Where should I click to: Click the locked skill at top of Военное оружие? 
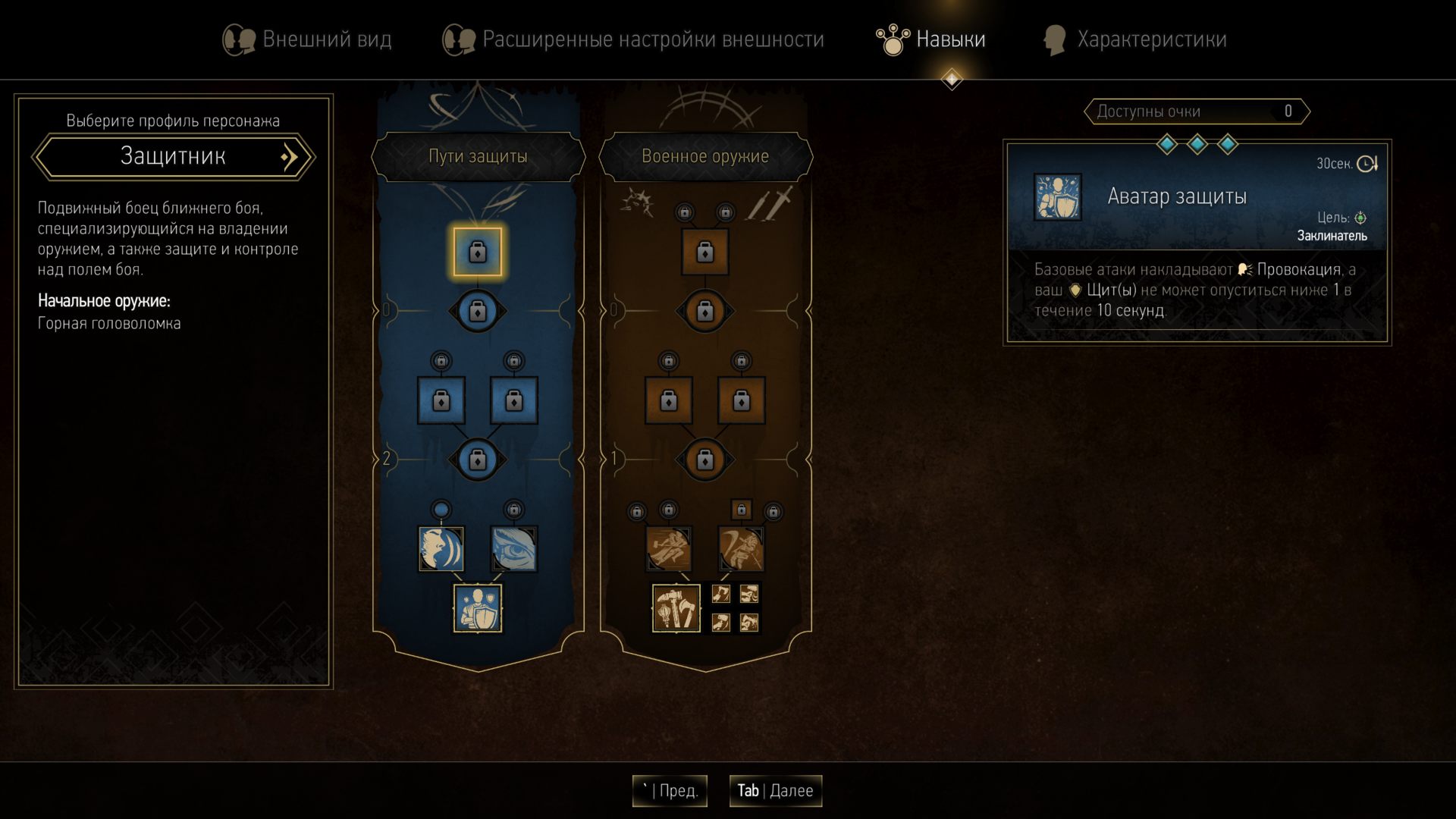coord(704,253)
